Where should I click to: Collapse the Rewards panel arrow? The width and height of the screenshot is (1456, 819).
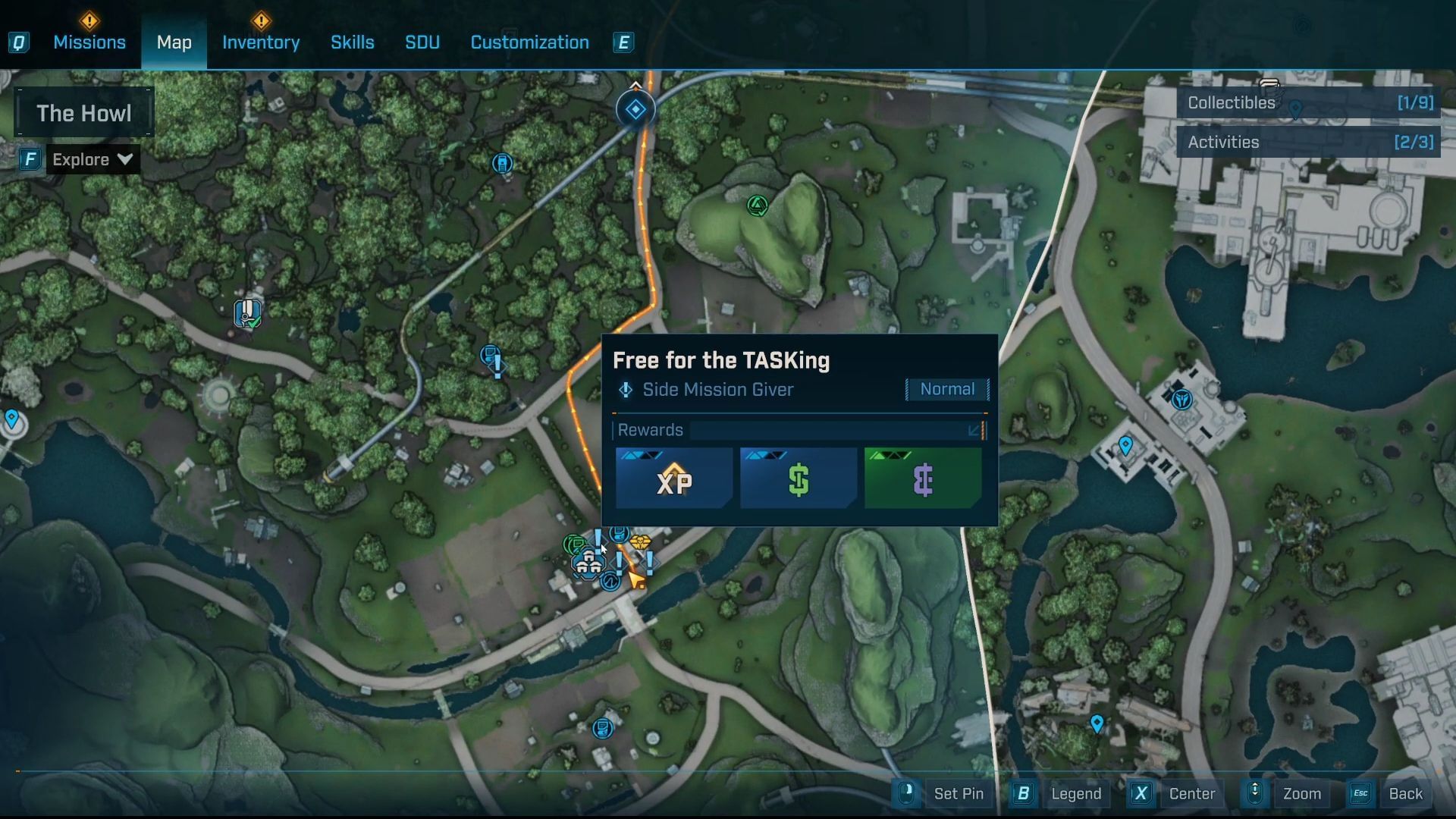click(974, 431)
